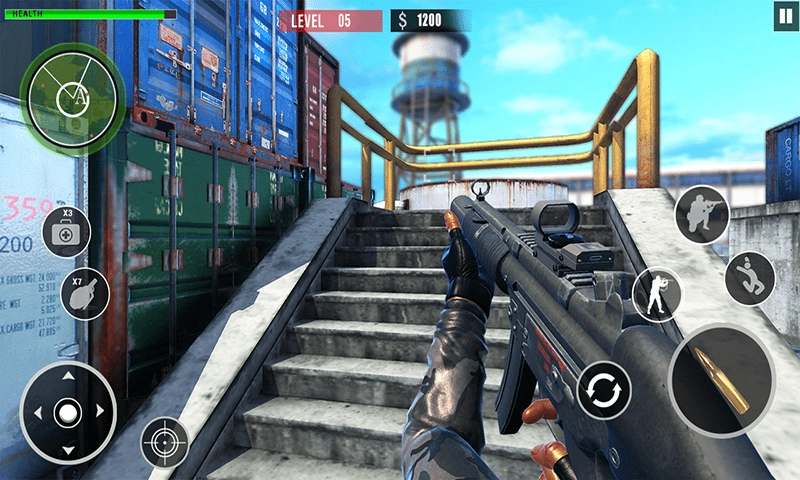Viewport: 800px width, 480px height.
Task: Tap the movement joystick pad
Action: pos(67,411)
